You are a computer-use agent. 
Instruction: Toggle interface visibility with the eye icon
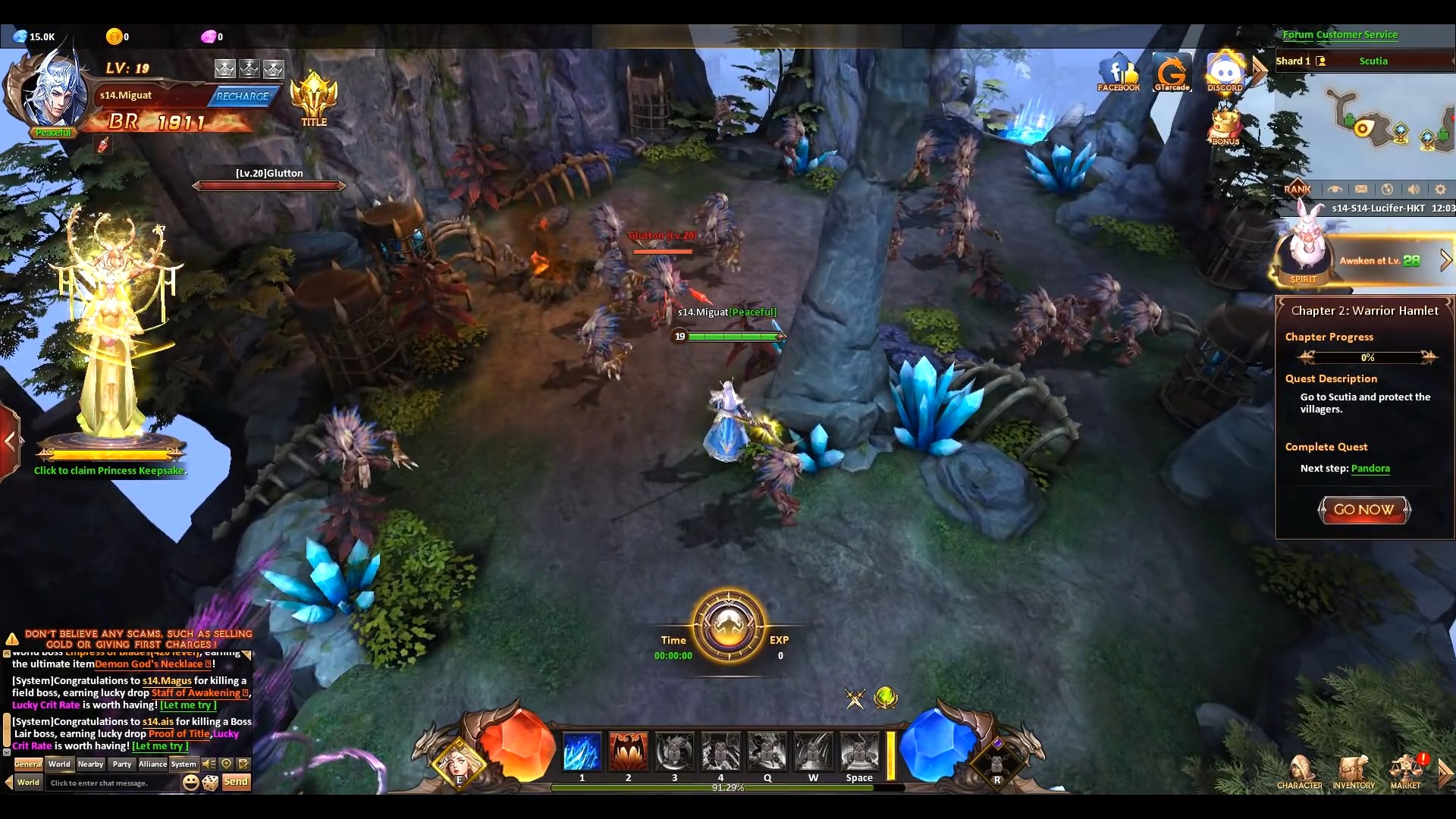pos(1337,189)
